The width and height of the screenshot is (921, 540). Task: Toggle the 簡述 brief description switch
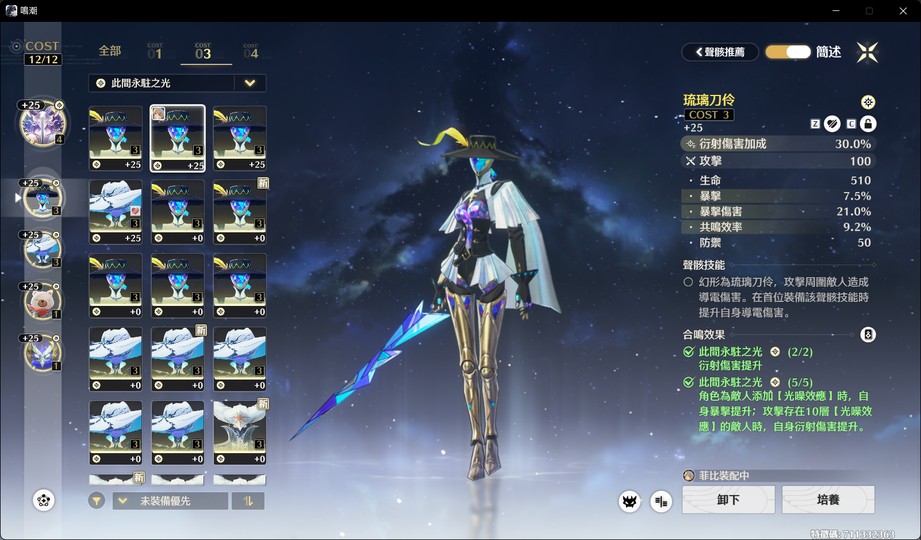point(788,52)
